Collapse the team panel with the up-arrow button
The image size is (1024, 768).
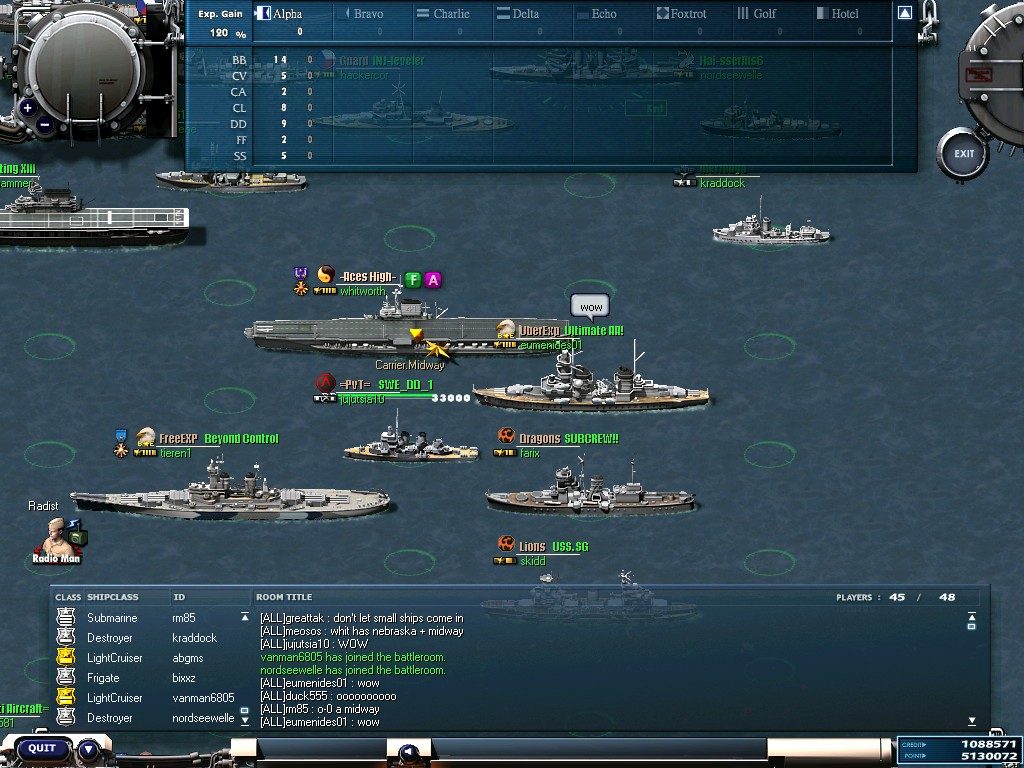(x=904, y=13)
